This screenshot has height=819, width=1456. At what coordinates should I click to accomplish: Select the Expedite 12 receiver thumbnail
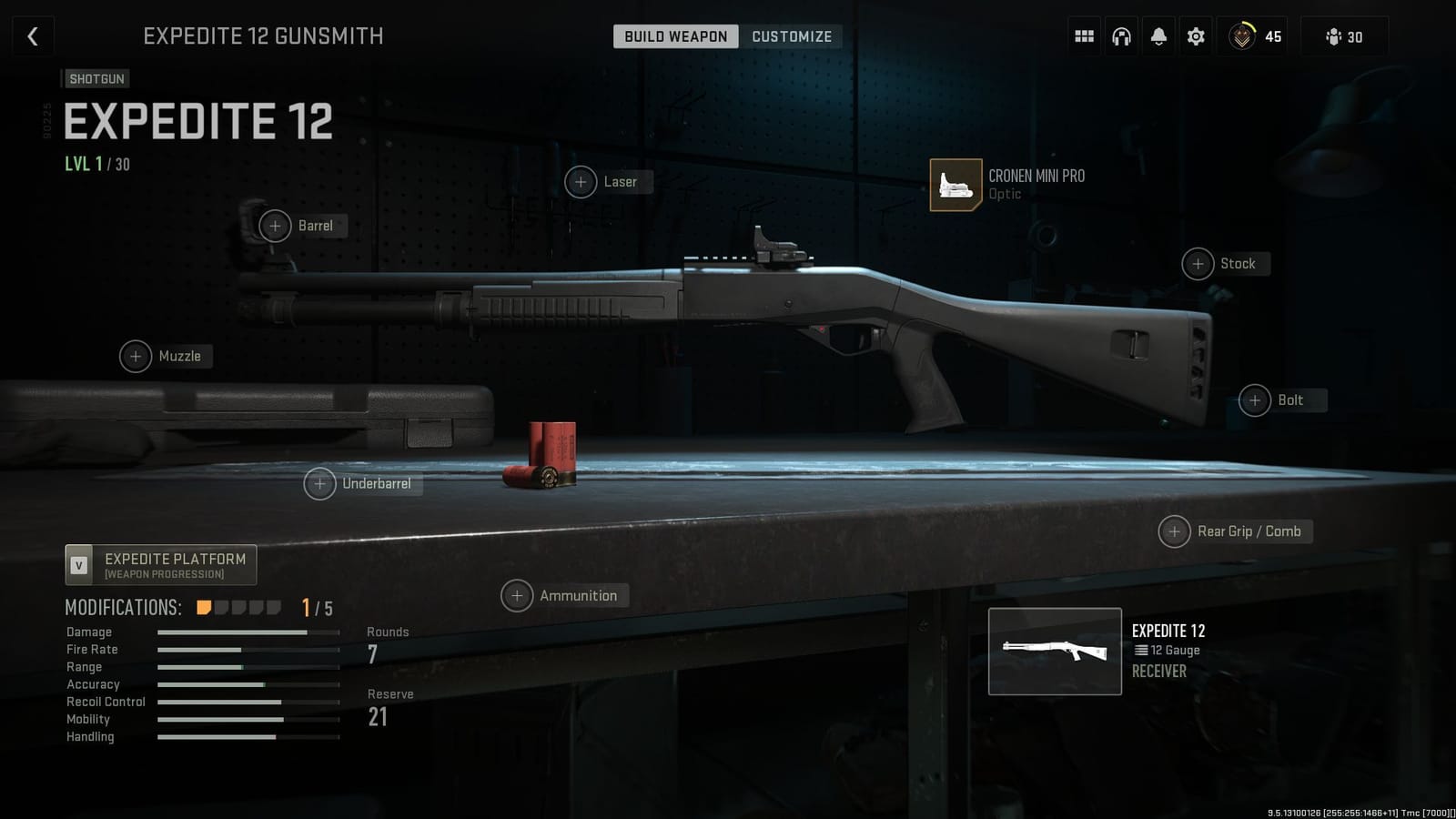[1054, 651]
